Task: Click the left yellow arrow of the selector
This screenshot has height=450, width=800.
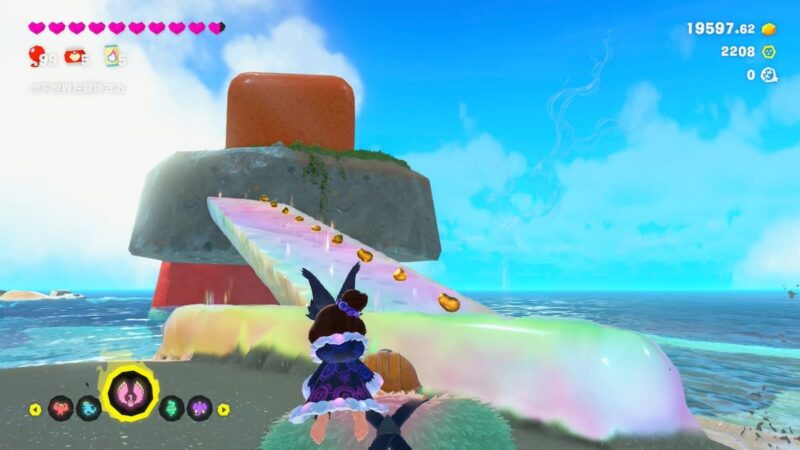Action: (36, 409)
